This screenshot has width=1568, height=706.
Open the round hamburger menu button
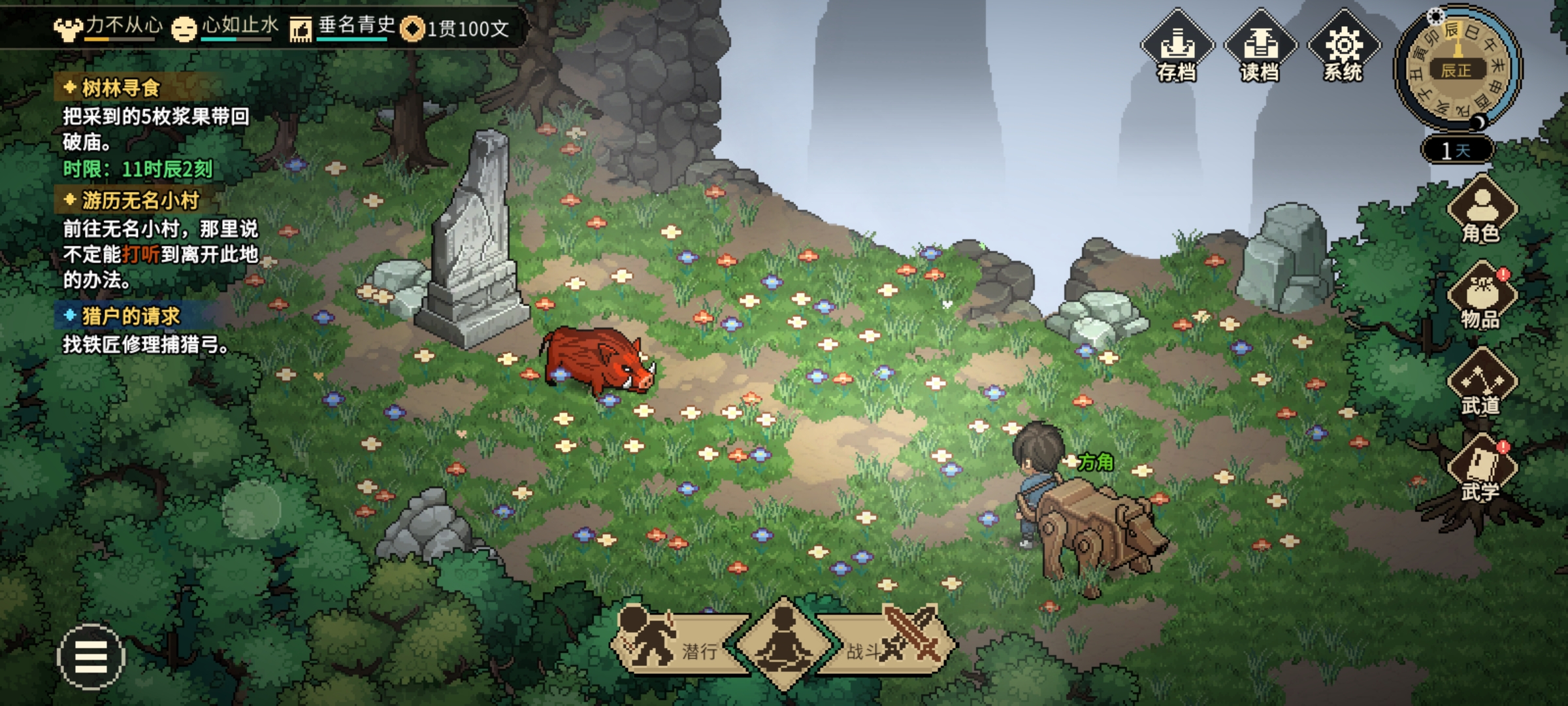pyautogui.click(x=91, y=656)
